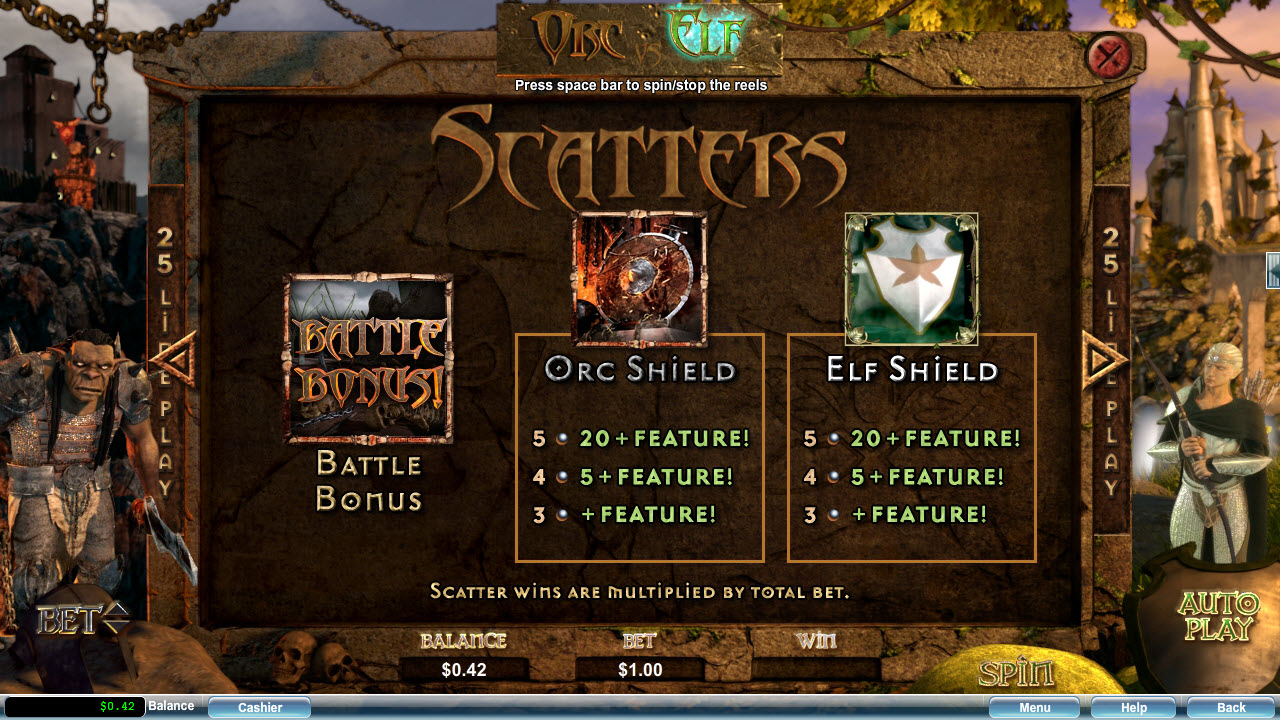The width and height of the screenshot is (1280, 720).
Task: Start Auto Play
Action: coord(1217,616)
